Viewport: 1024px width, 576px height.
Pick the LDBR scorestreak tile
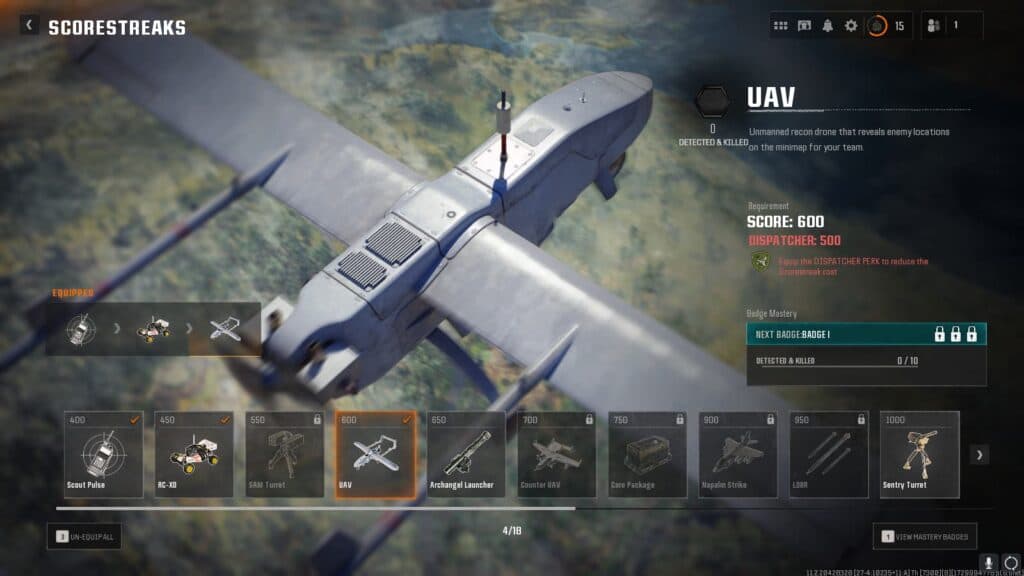coord(828,454)
